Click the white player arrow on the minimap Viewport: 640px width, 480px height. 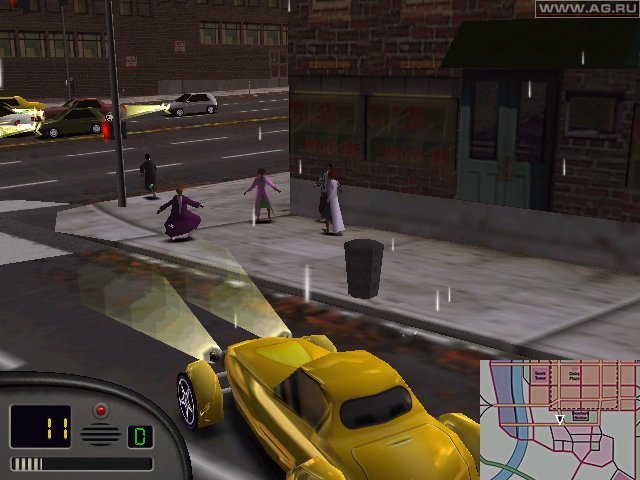[559, 420]
